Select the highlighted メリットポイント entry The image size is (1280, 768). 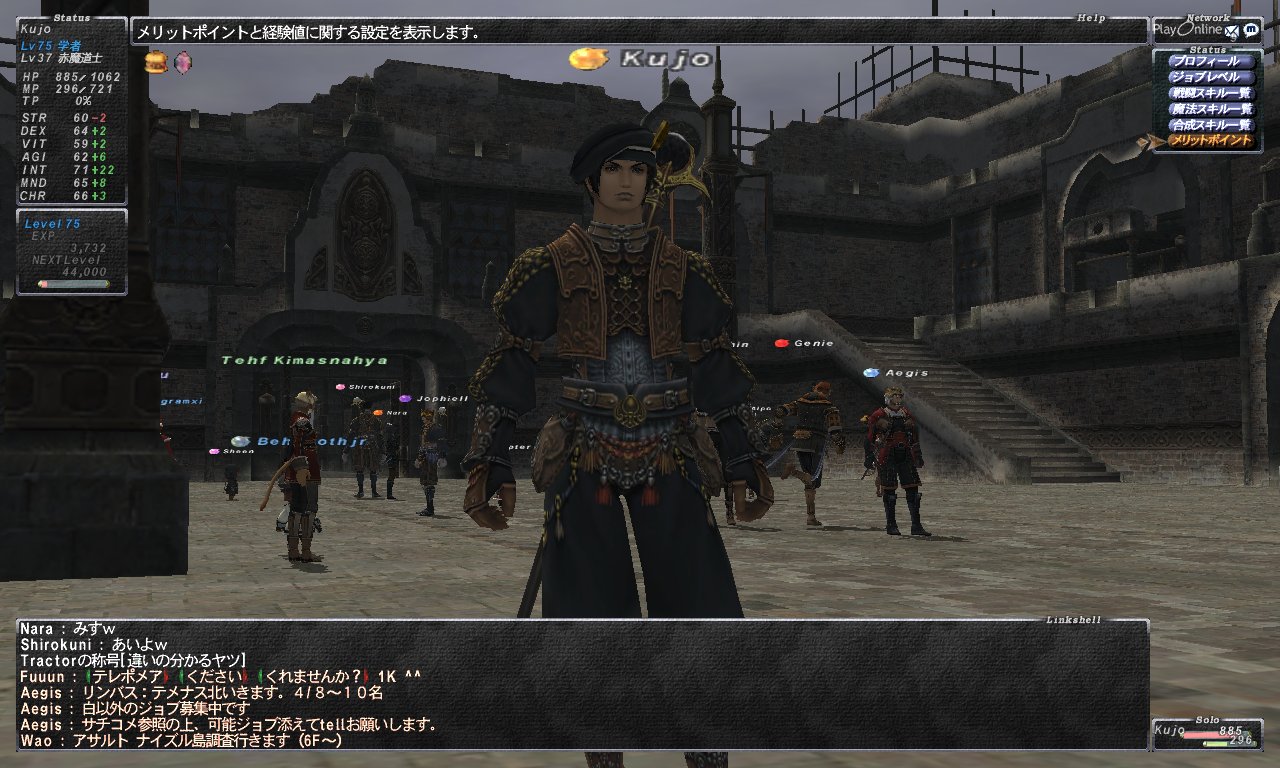pyautogui.click(x=1210, y=141)
